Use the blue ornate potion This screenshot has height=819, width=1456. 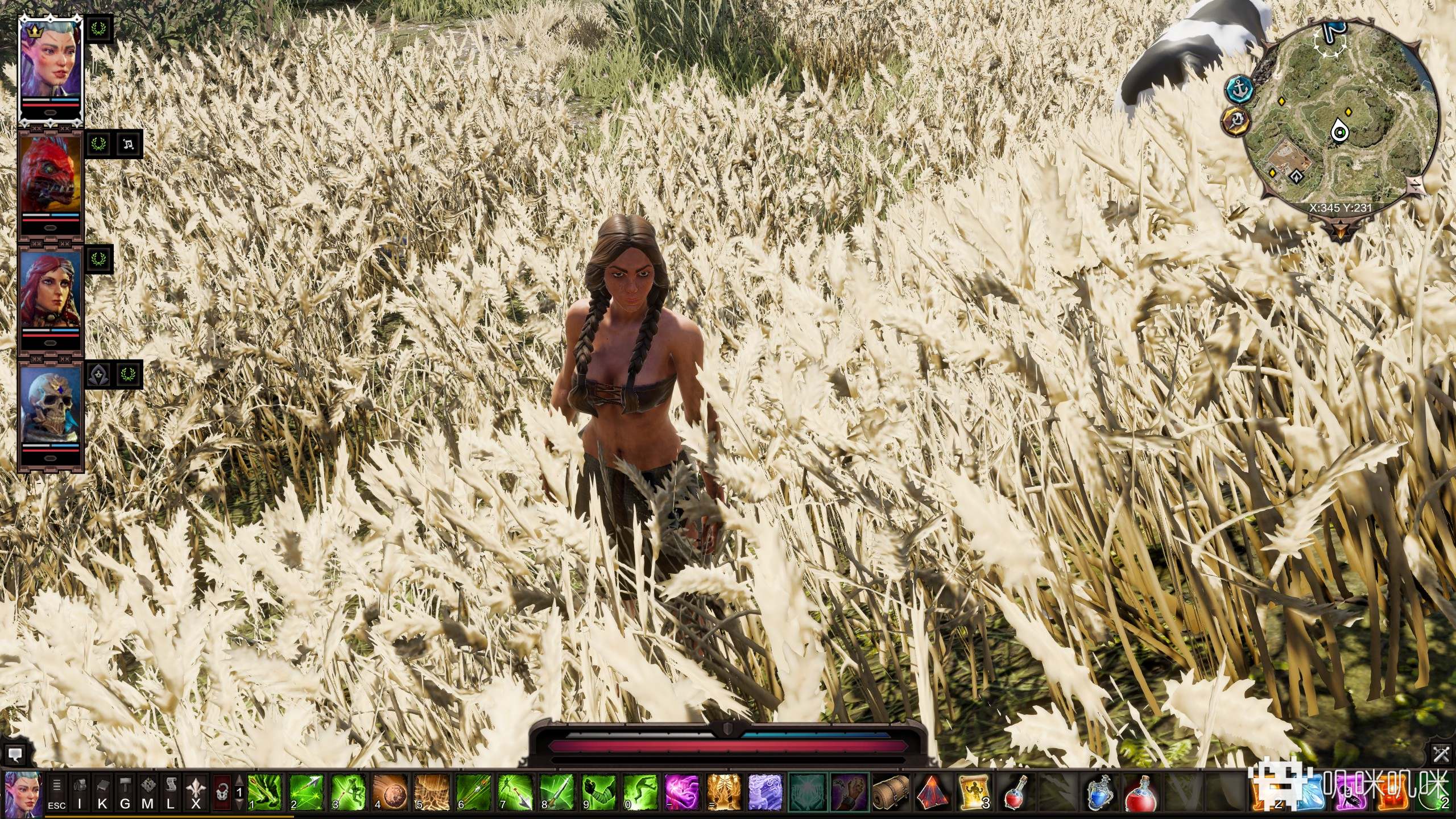(x=1100, y=793)
